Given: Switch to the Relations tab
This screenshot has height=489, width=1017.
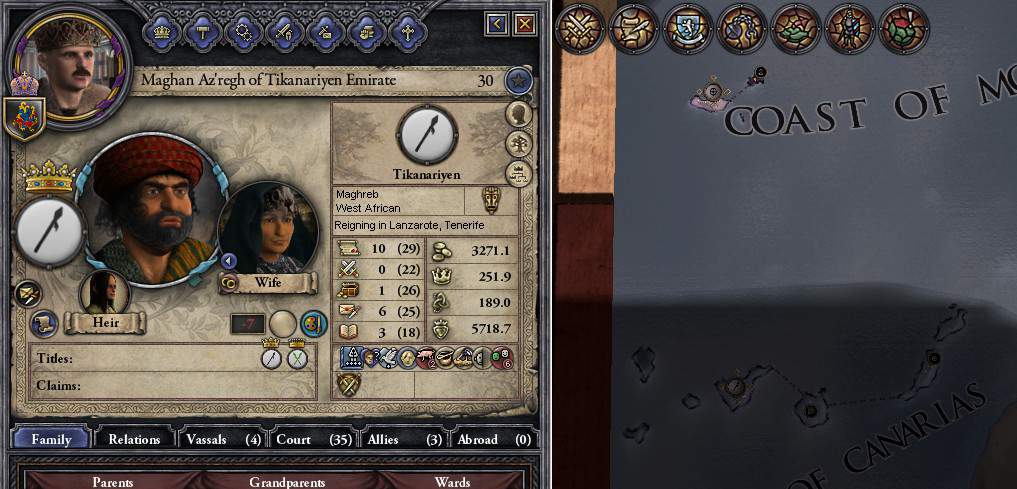Looking at the screenshot, I should (134, 439).
